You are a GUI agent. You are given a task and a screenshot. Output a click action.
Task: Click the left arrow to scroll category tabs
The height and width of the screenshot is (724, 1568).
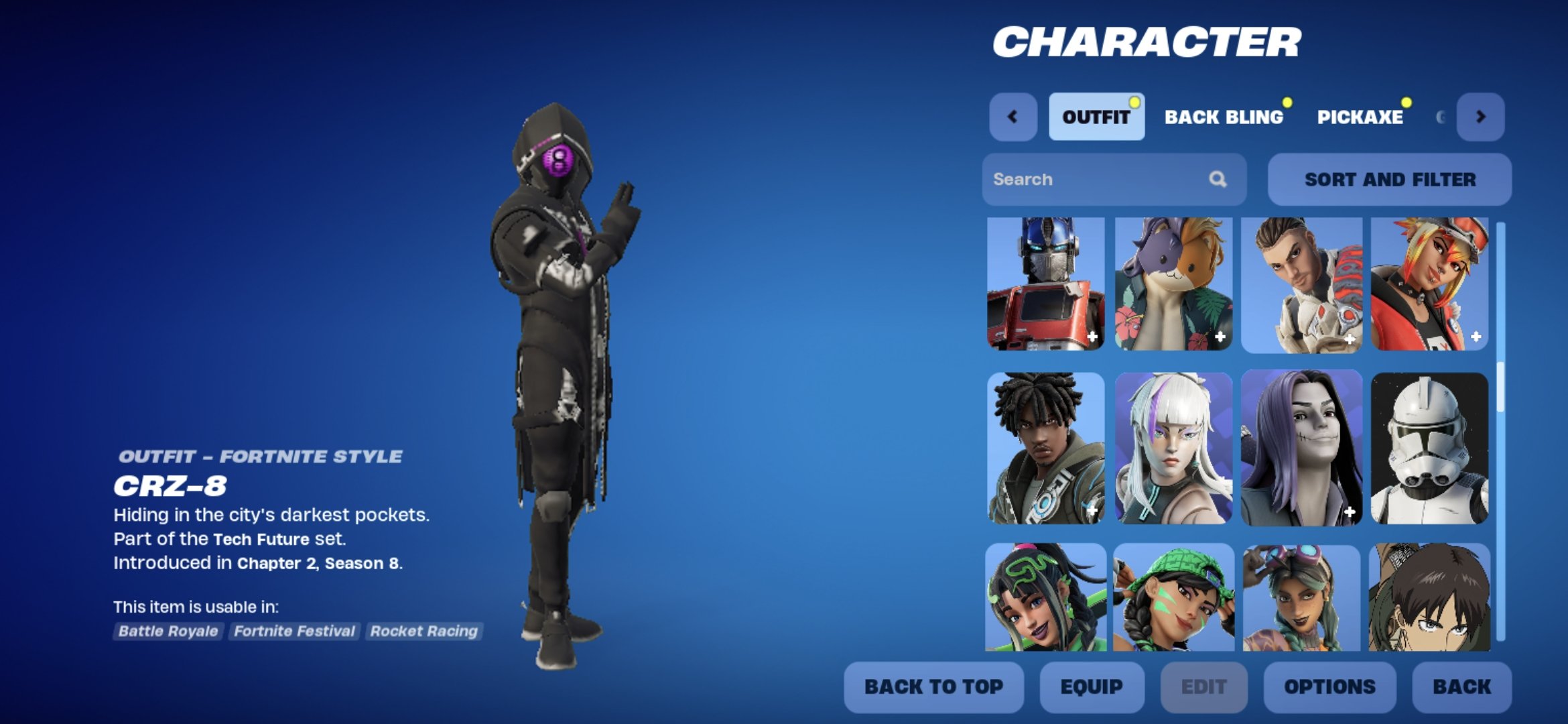click(x=1012, y=117)
